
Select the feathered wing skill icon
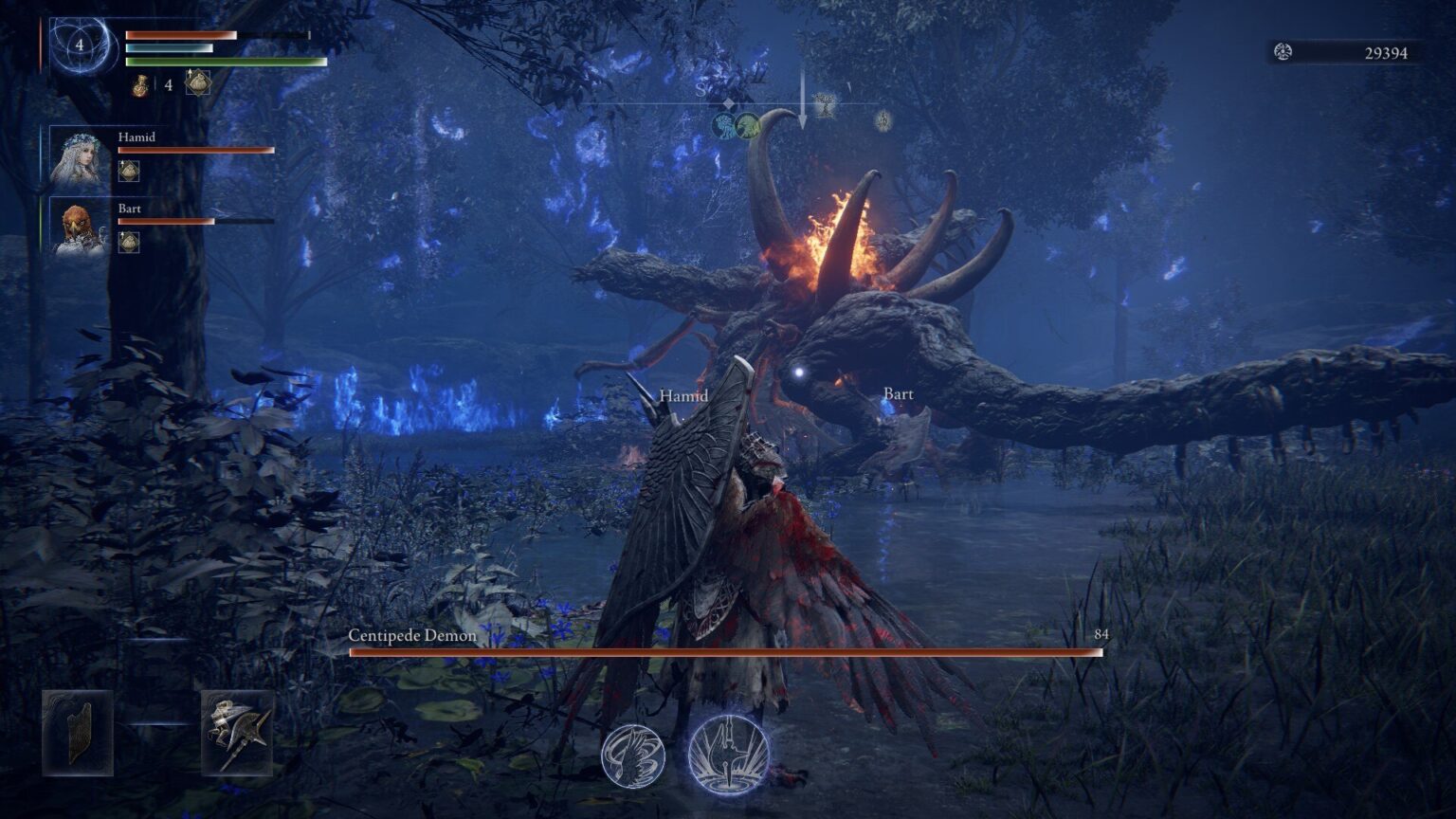[x=633, y=758]
